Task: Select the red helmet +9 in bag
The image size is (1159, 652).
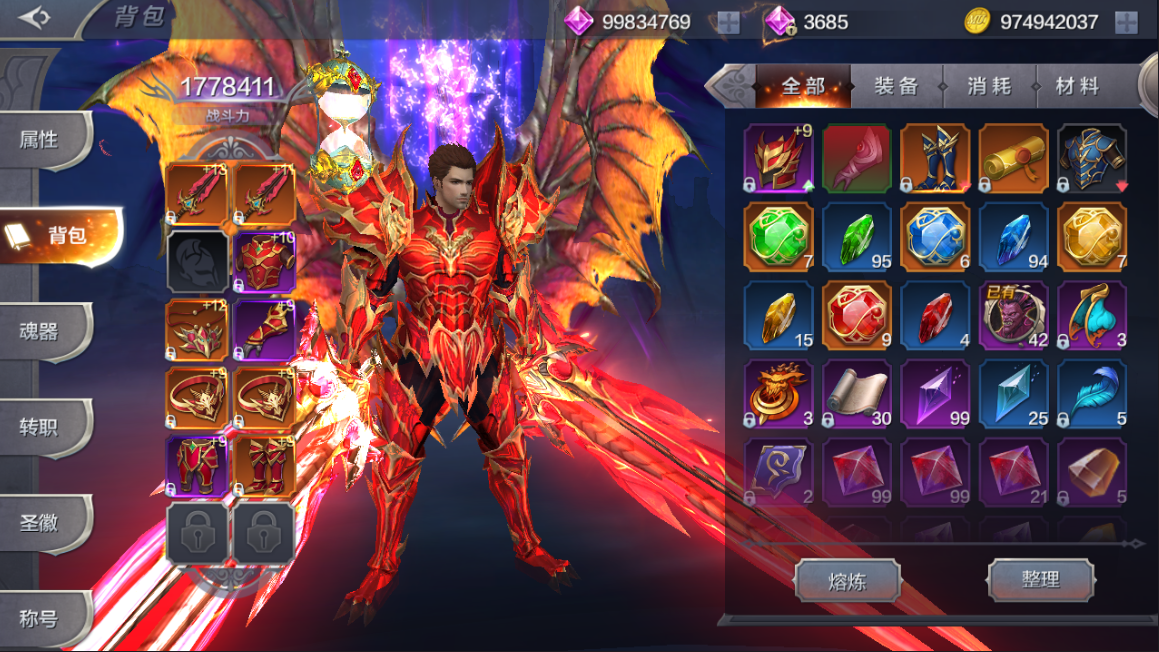Action: point(779,158)
